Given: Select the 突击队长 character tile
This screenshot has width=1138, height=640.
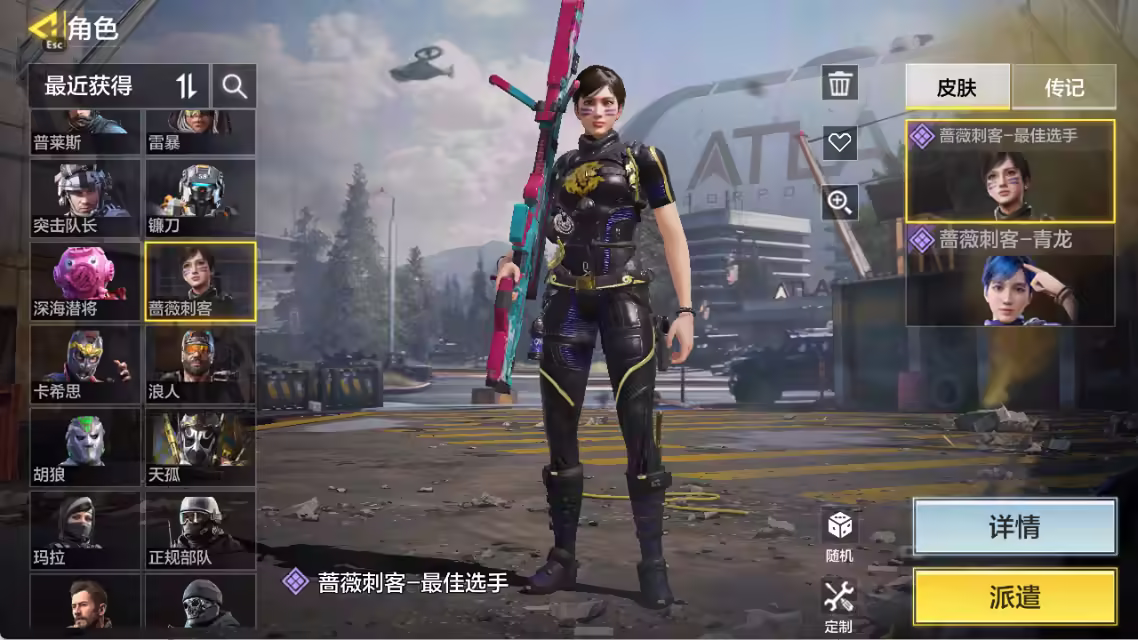Looking at the screenshot, I should (85, 198).
